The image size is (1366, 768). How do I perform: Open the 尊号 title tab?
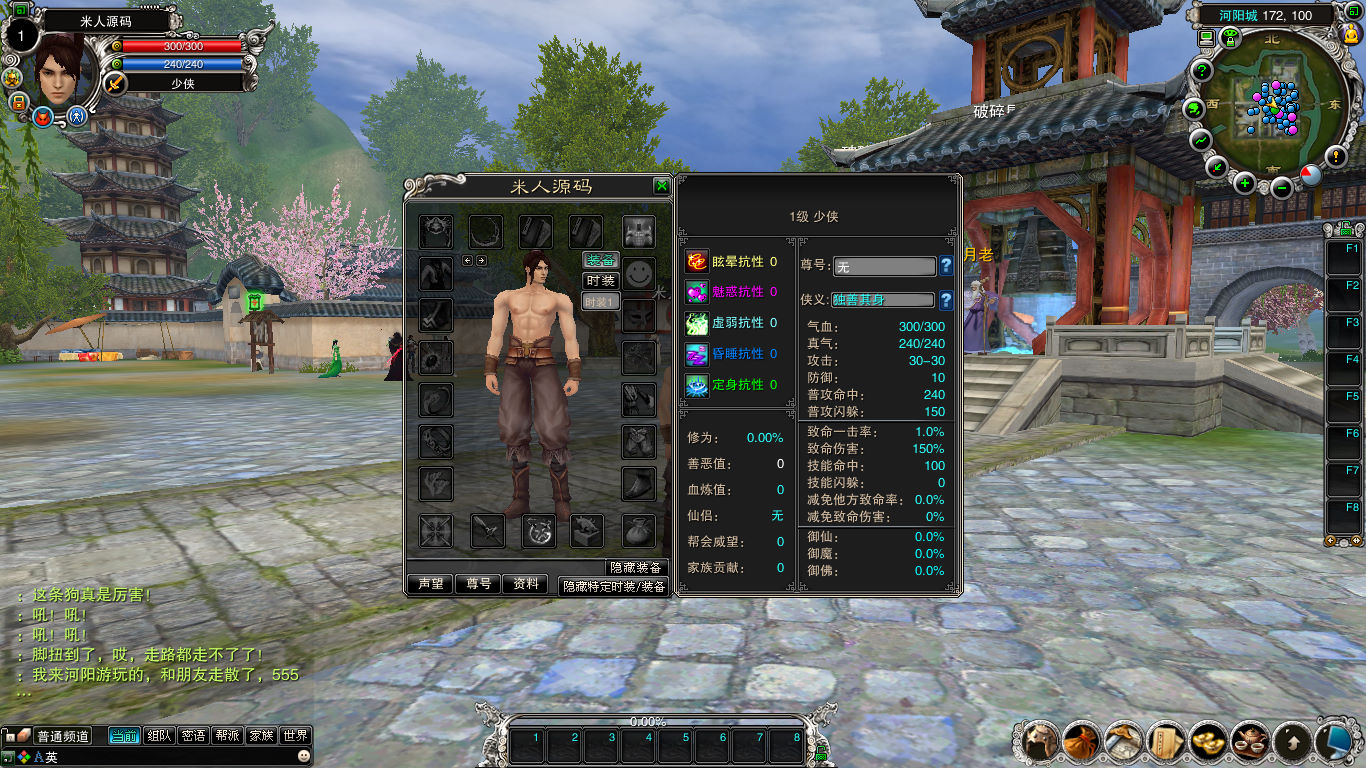(x=479, y=584)
